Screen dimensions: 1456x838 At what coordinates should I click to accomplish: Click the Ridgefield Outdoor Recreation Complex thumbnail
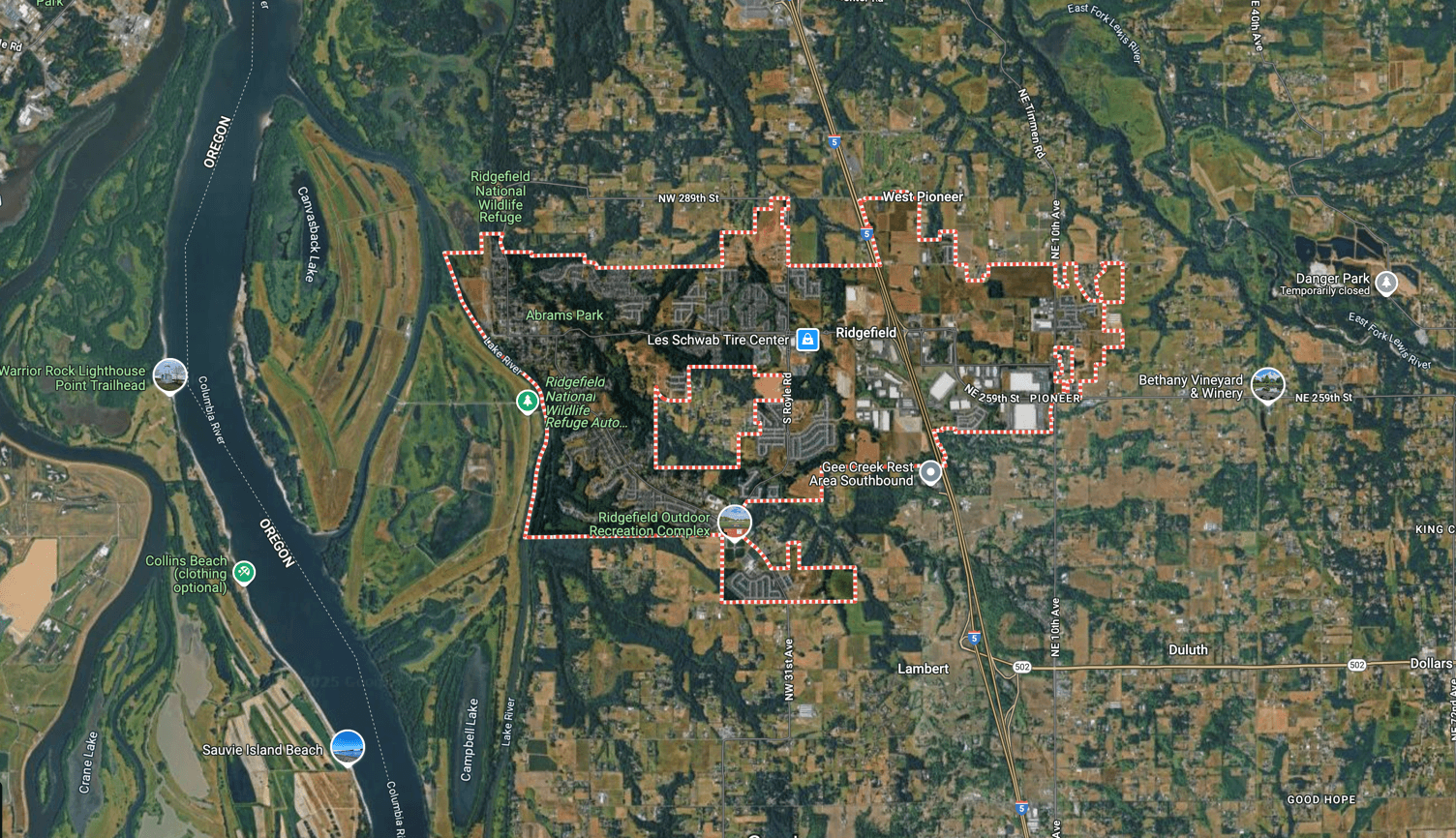point(738,523)
